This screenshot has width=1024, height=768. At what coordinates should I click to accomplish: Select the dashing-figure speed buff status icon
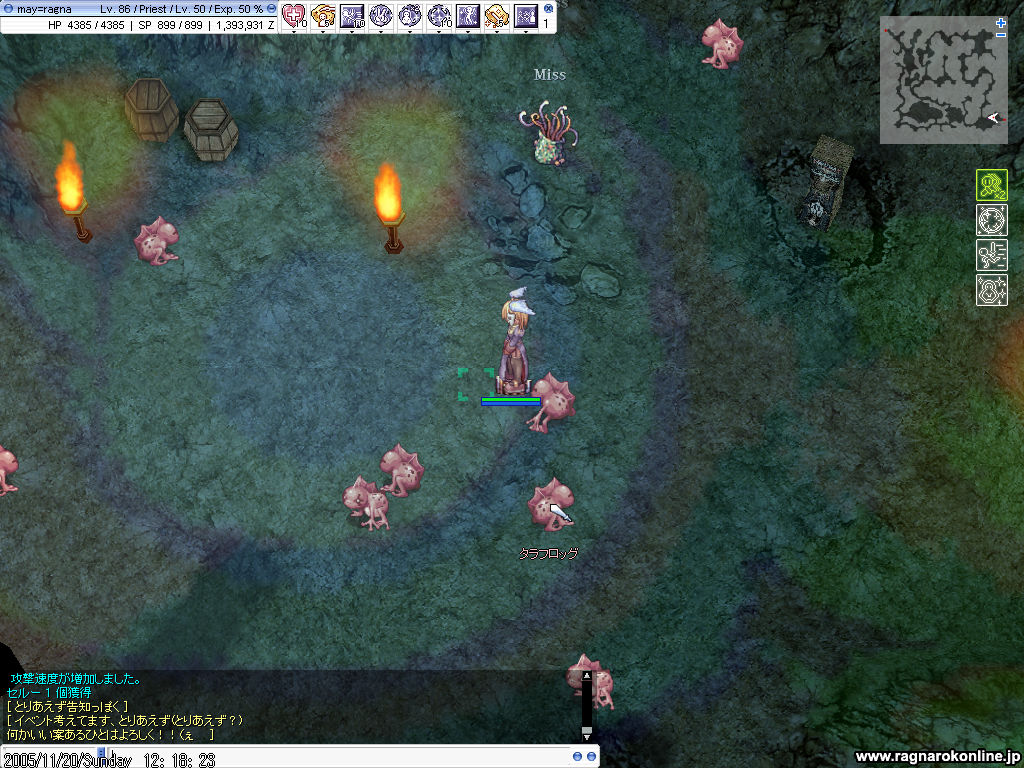coord(991,255)
